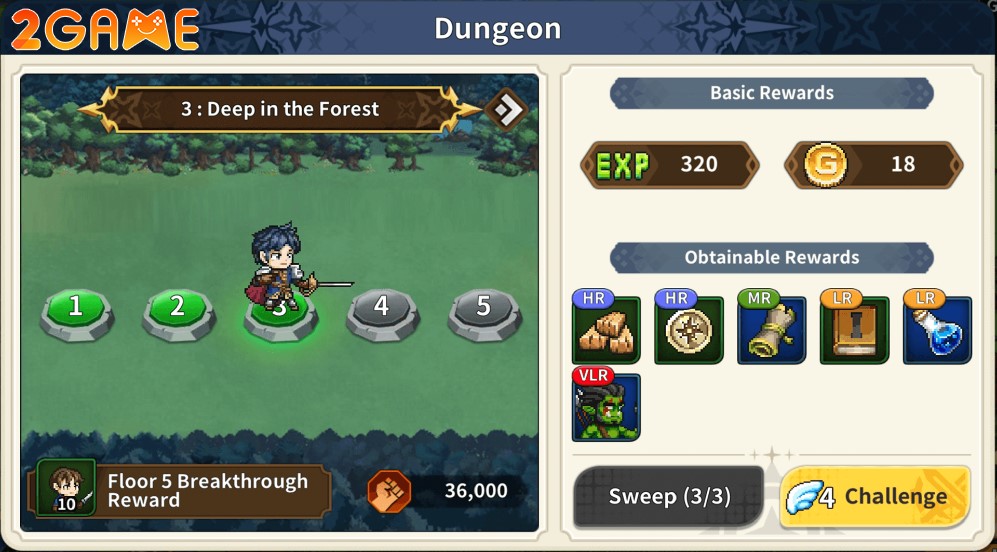Select floor 2 node
This screenshot has height=552, width=997.
click(x=178, y=308)
